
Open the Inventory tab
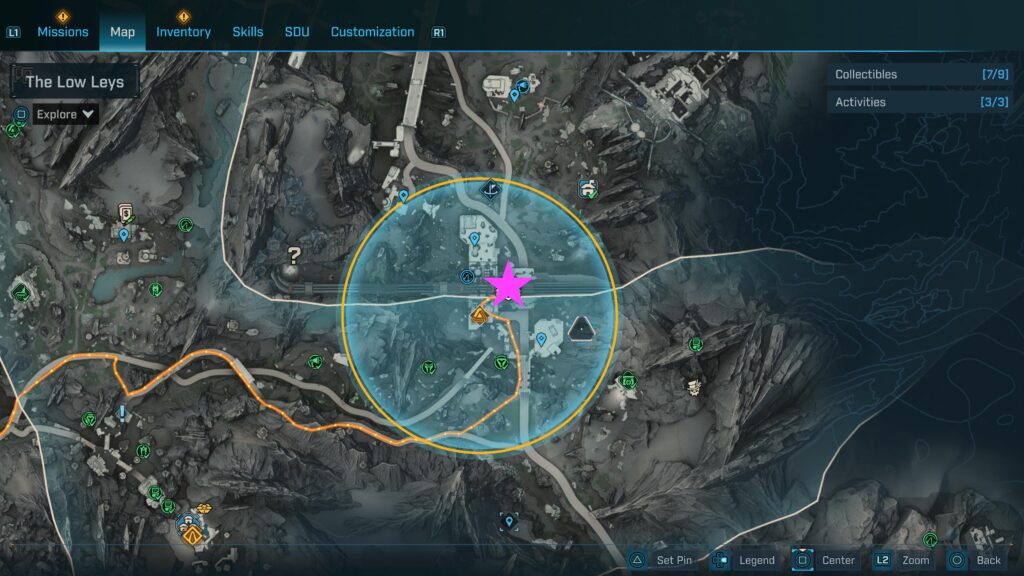pyautogui.click(x=183, y=32)
